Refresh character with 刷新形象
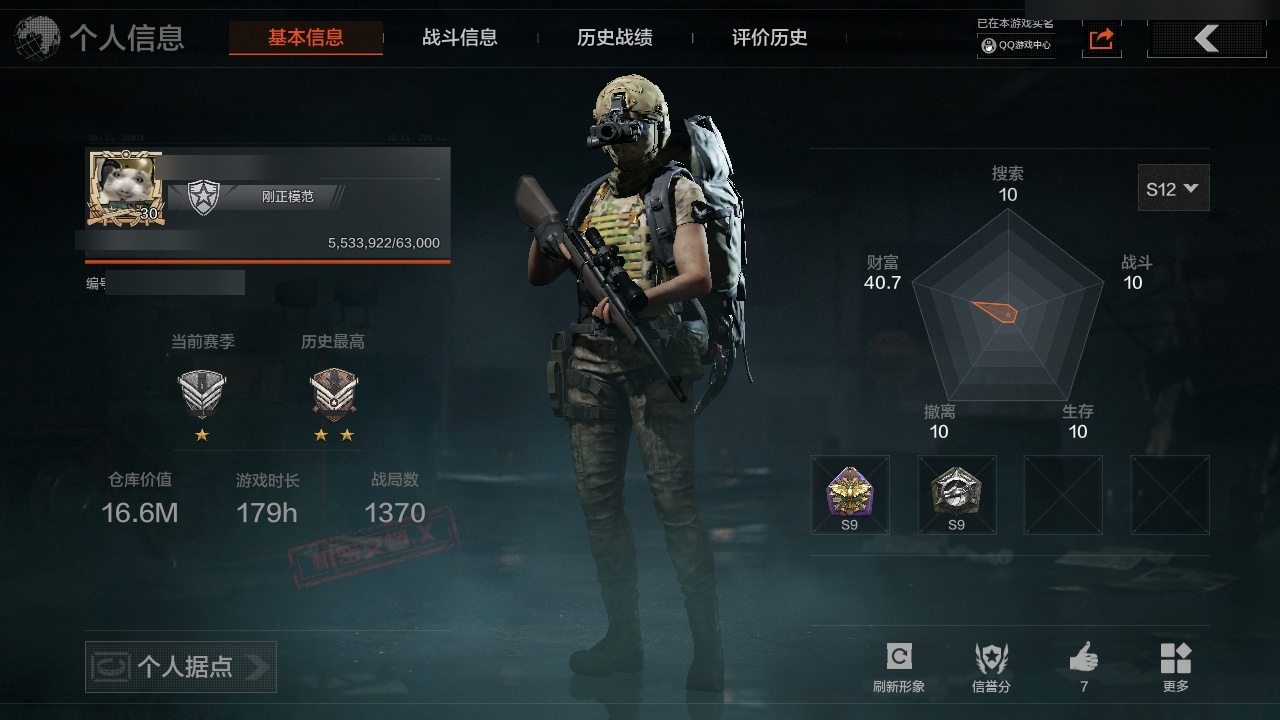Image resolution: width=1280 pixels, height=720 pixels. (x=899, y=666)
